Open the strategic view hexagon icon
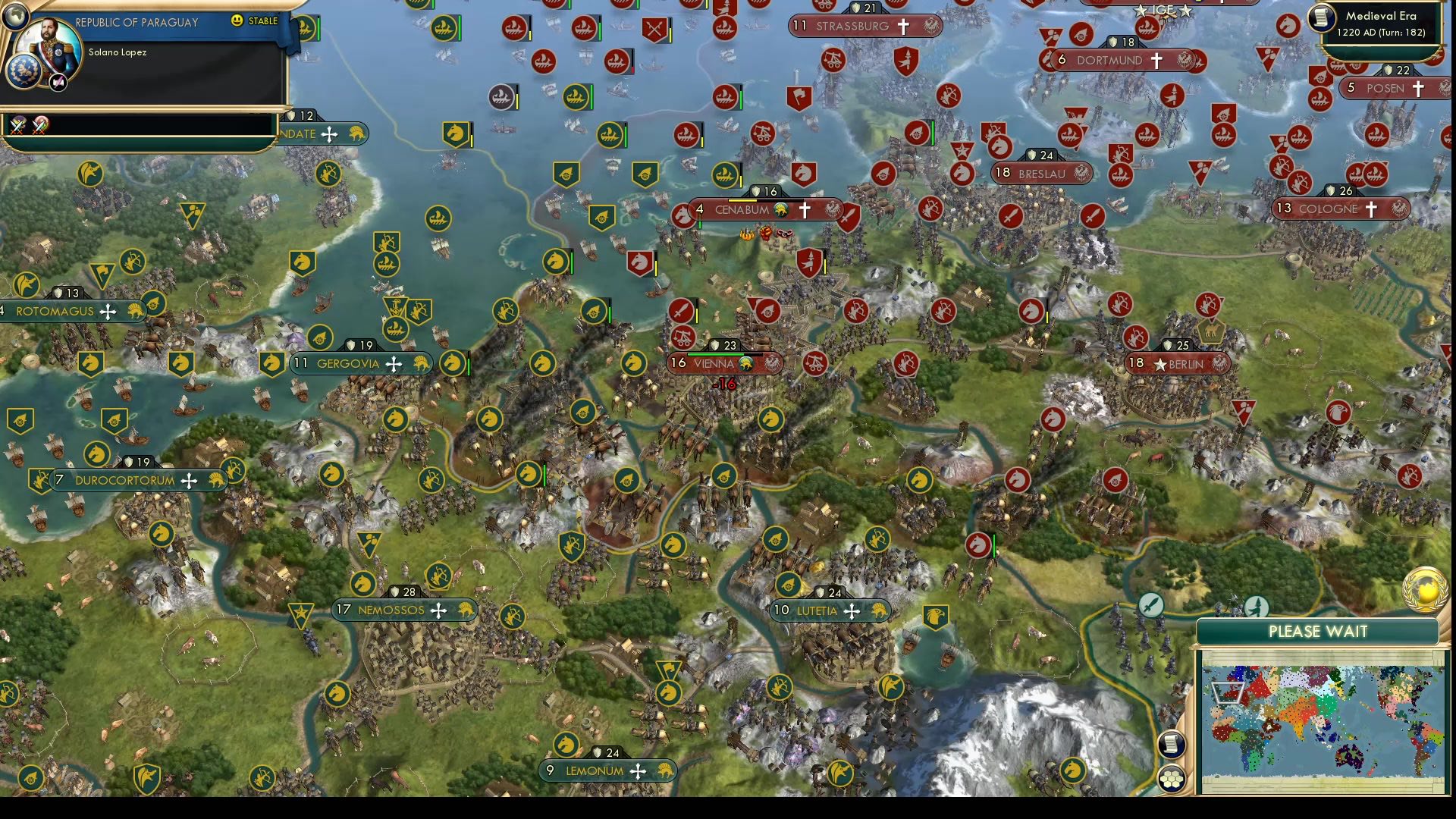1456x819 pixels. click(x=1172, y=780)
